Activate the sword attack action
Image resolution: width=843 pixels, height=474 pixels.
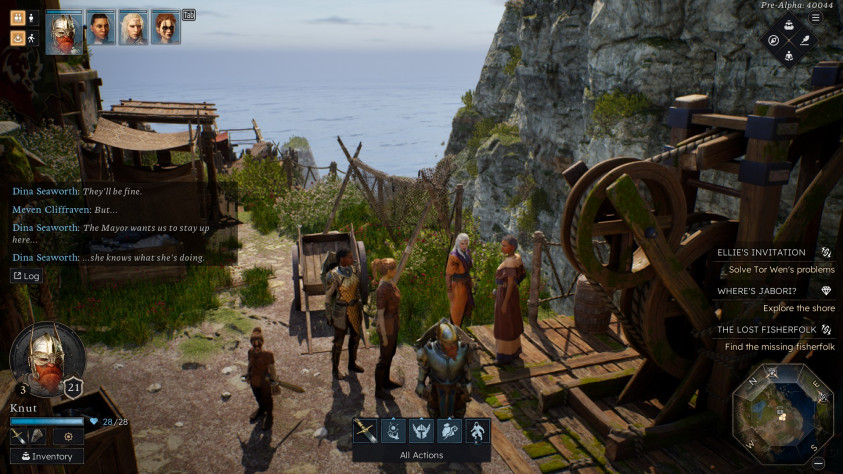[365, 431]
